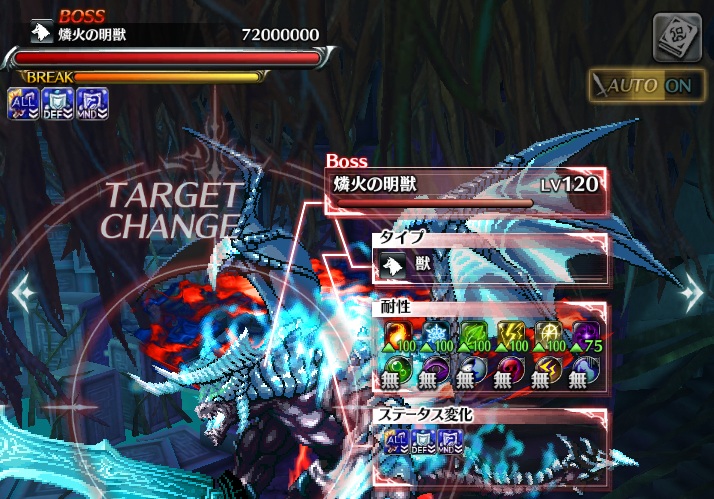Switch target with the right arrow
714x499 pixels.
click(x=691, y=293)
